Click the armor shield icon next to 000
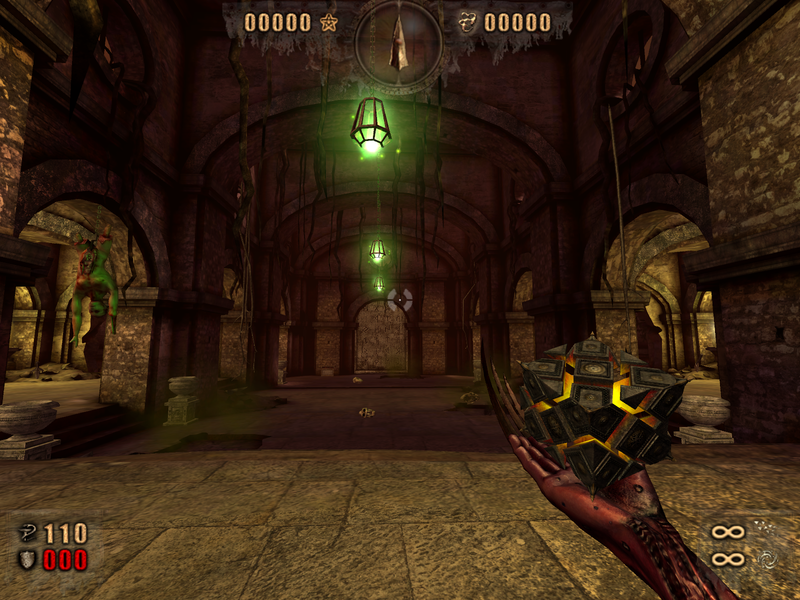This screenshot has width=800, height=600. click(x=27, y=559)
